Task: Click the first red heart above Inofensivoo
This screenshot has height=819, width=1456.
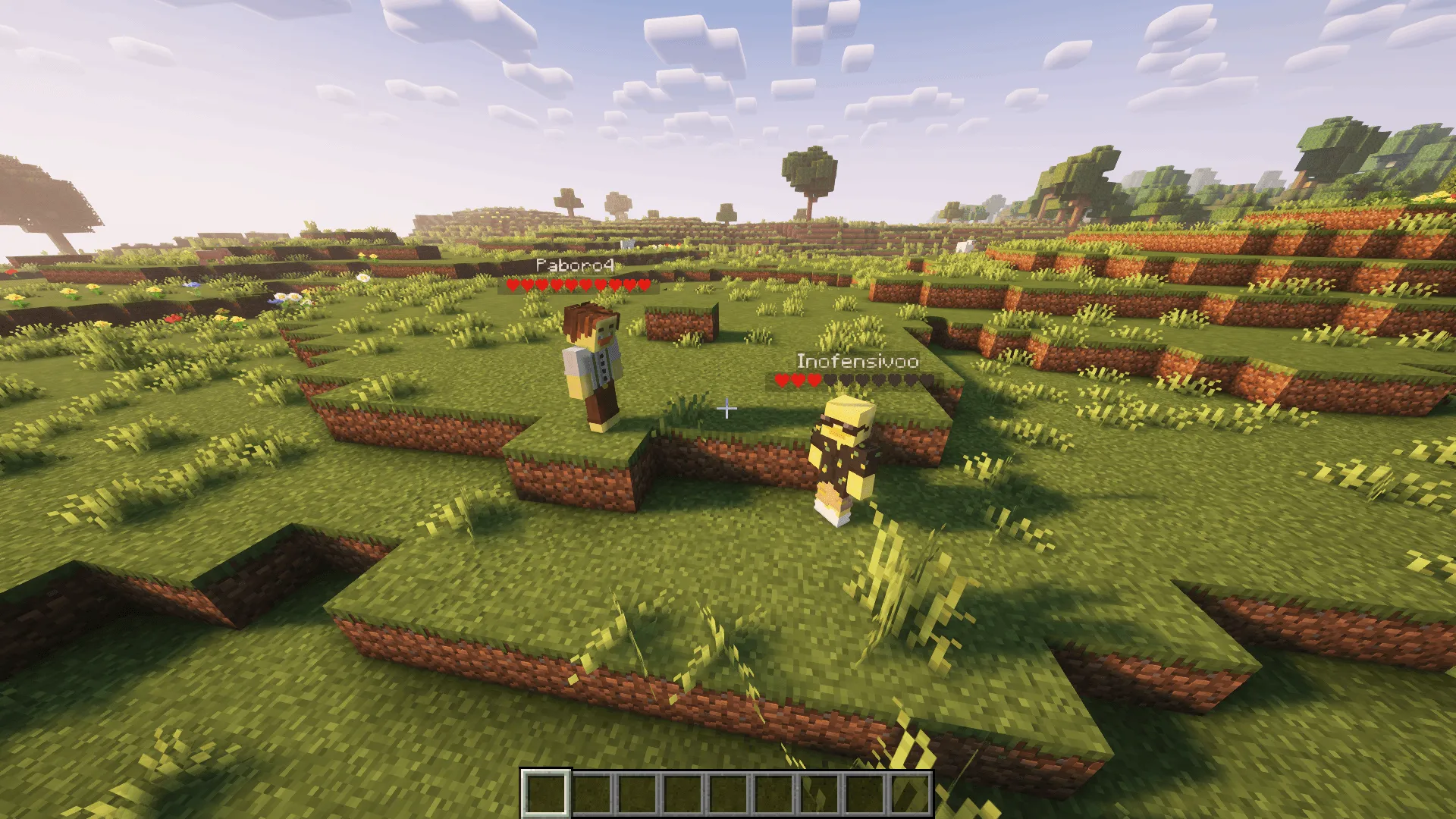Action: [x=782, y=379]
